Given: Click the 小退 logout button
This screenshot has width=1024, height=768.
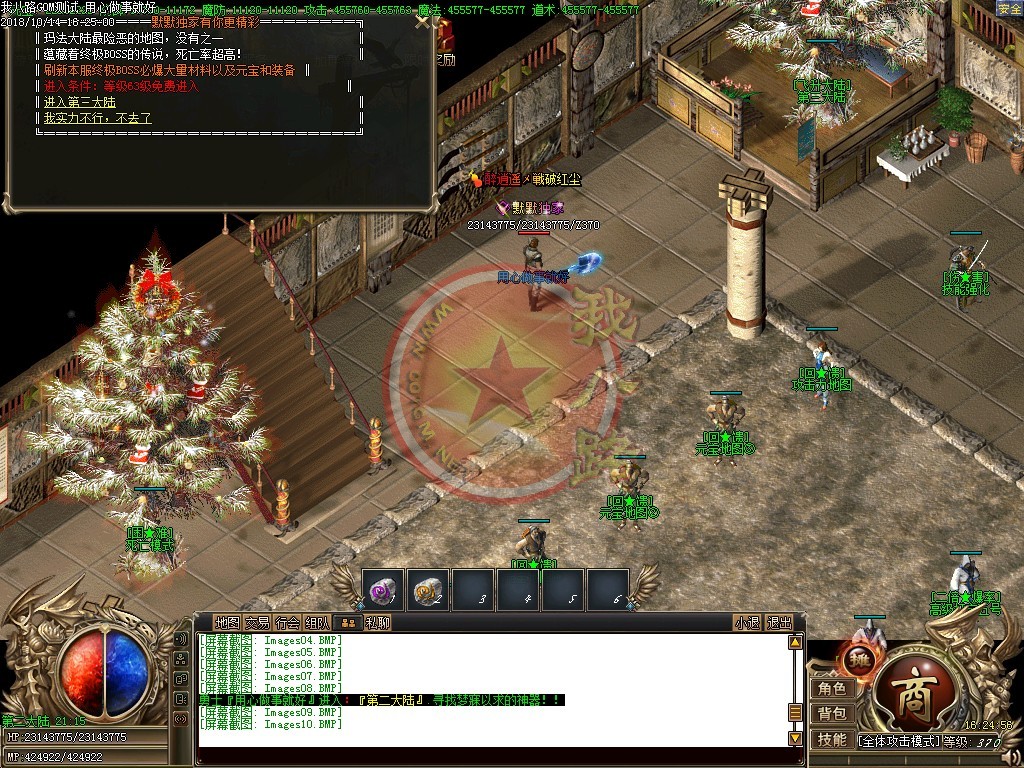Looking at the screenshot, I should (x=747, y=622).
